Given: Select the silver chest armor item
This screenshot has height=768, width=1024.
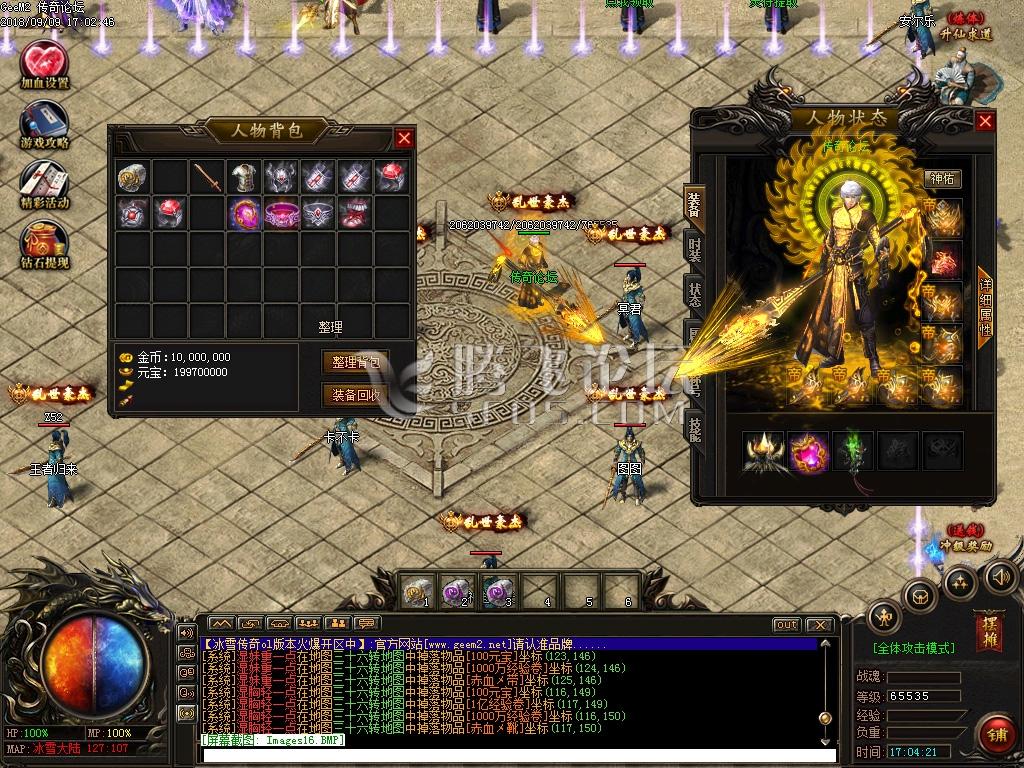Looking at the screenshot, I should pos(245,177).
